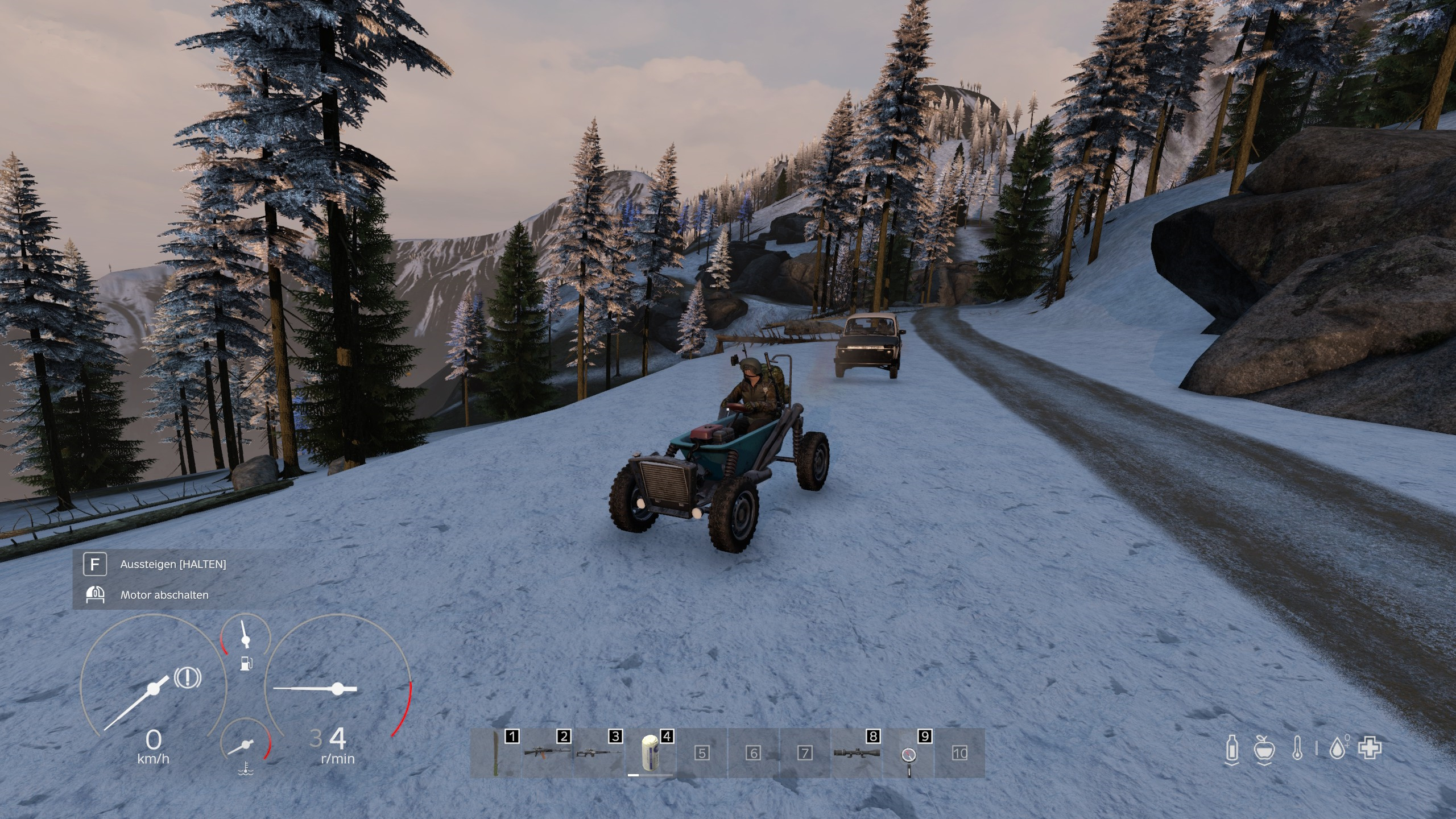Use the bandage roll in slot 4
Viewport: 1456px width, 819px height.
pyautogui.click(x=650, y=753)
